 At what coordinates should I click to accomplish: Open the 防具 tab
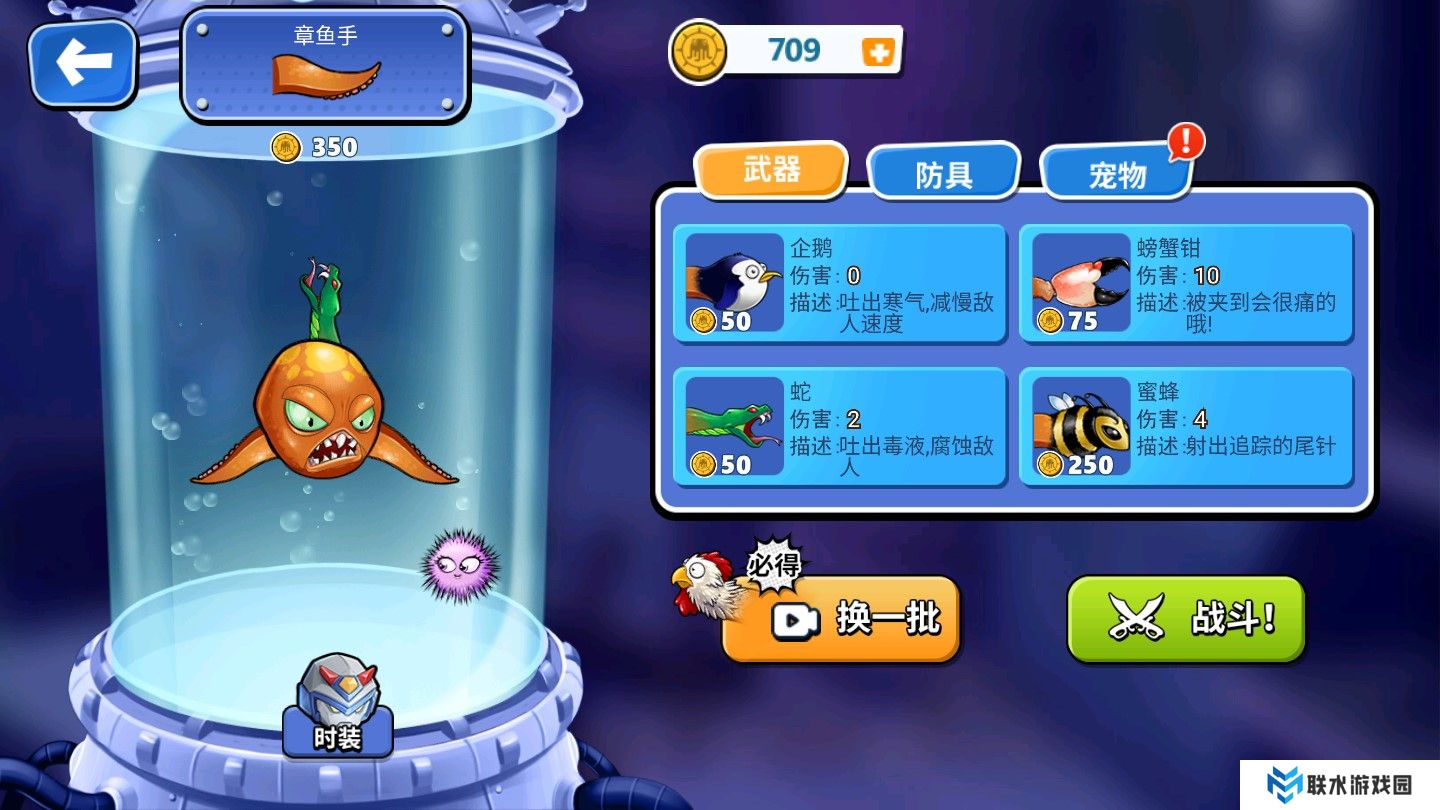coord(943,174)
